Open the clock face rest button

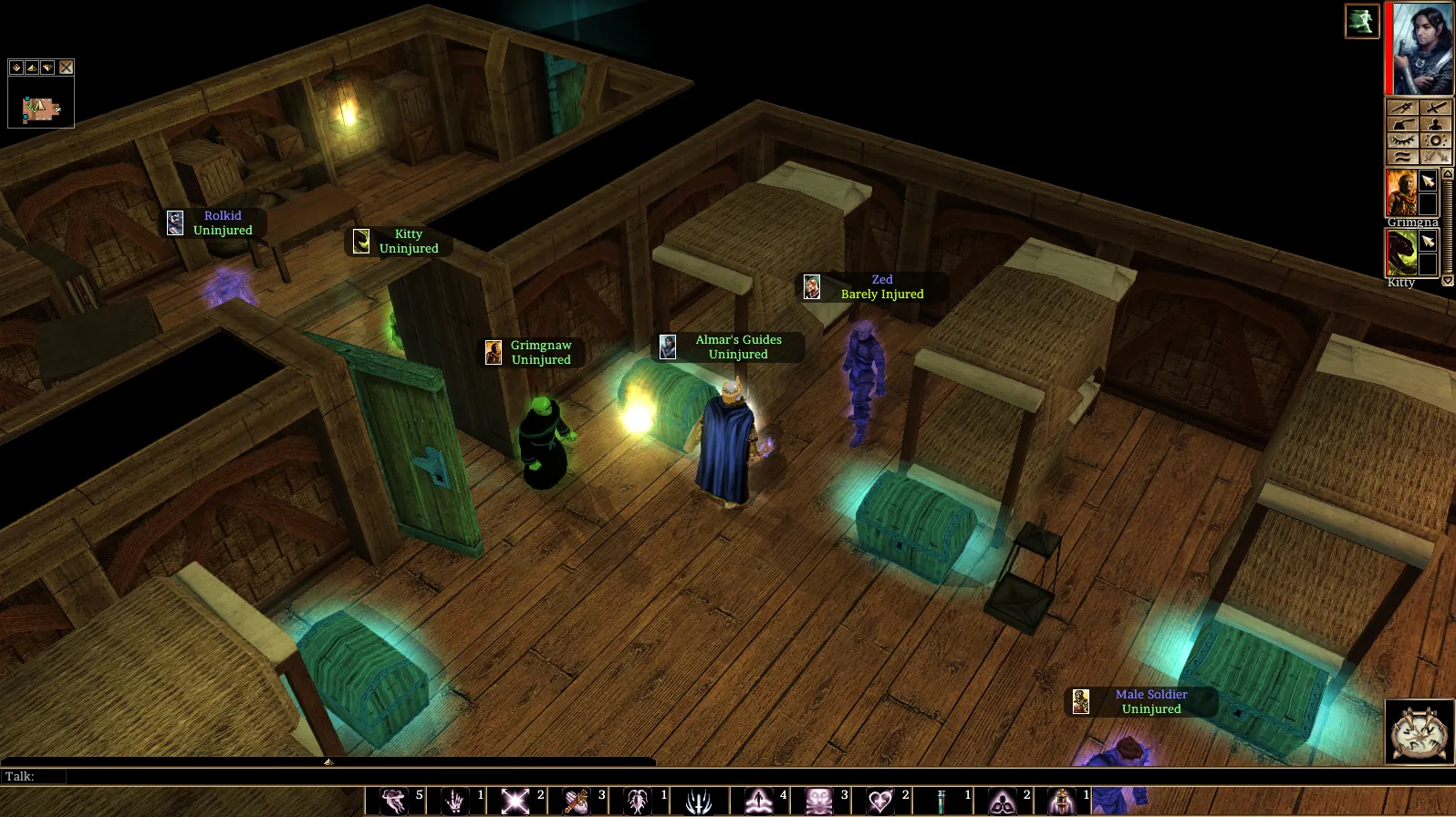coord(1420,731)
